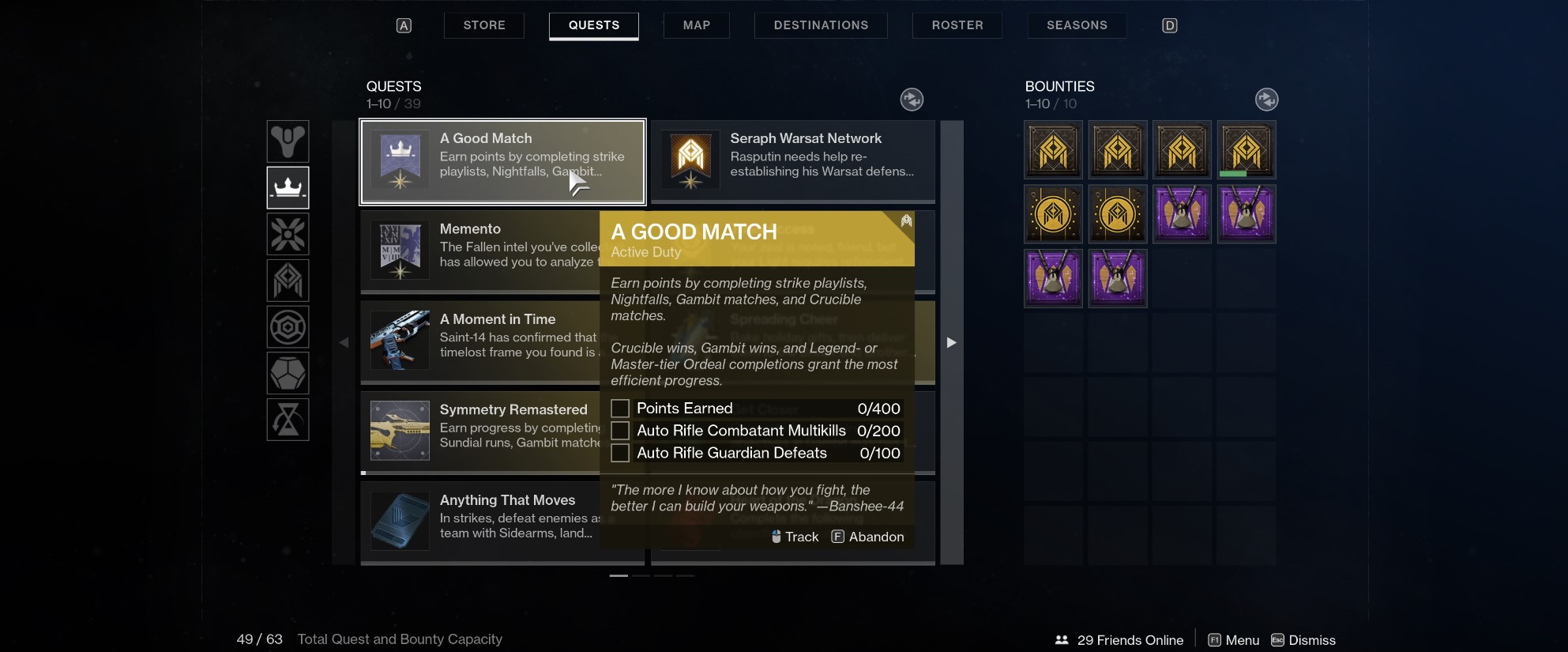Check the Auto Rifle Combatant Multikills checkbox
Screen dimensions: 1568x652
tap(621, 431)
